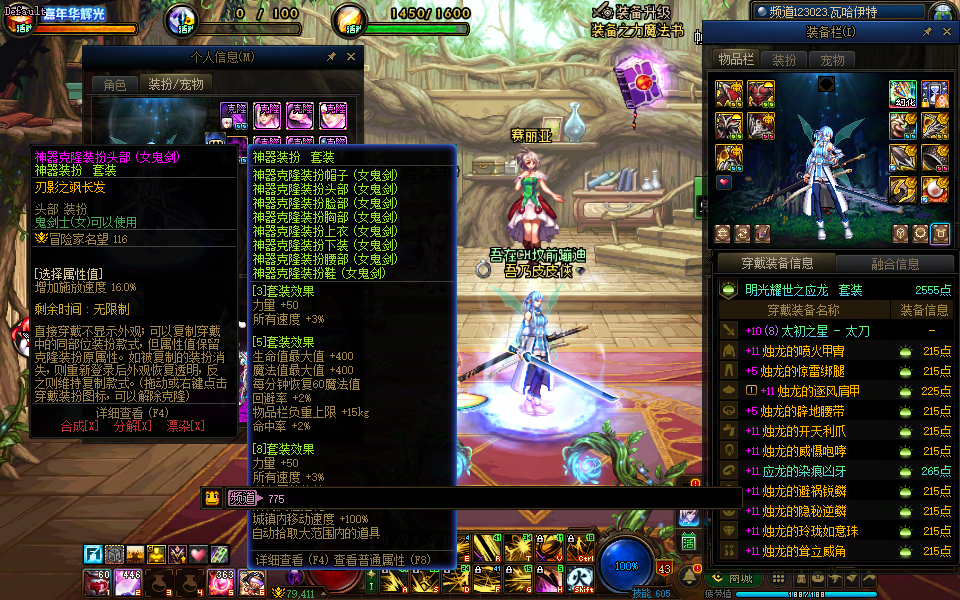Viewport: 960px width, 600px height.
Task: Switch to the 装扮 tab in equipment panel
Action: click(x=785, y=60)
